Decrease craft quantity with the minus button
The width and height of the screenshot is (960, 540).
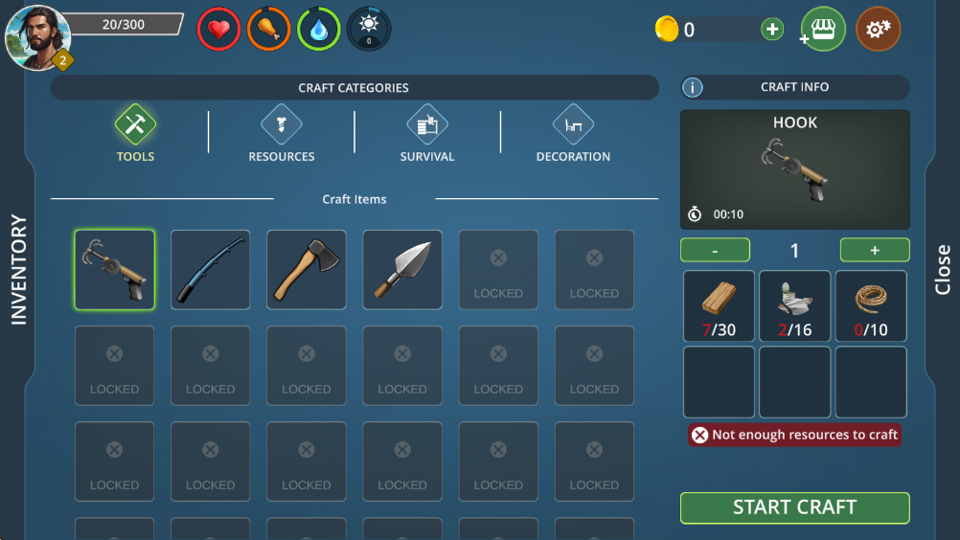pos(714,250)
